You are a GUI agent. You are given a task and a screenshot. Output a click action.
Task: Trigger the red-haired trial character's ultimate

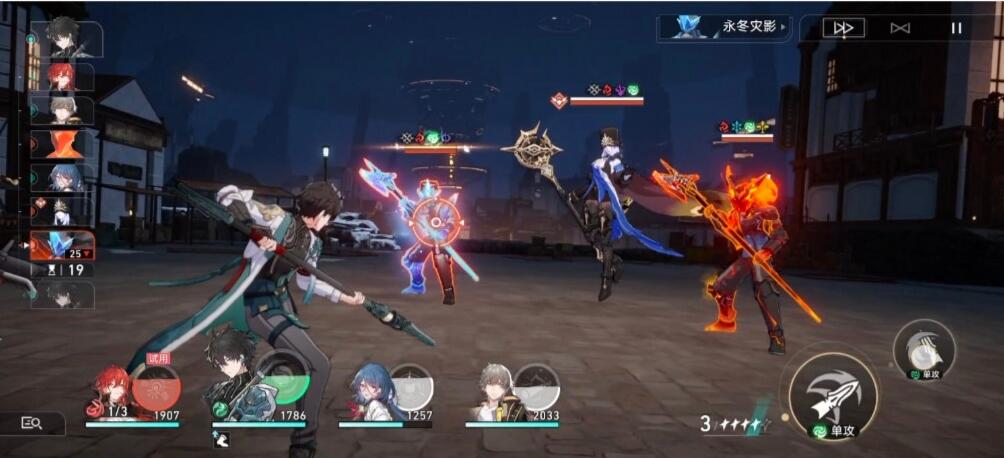coord(157,387)
